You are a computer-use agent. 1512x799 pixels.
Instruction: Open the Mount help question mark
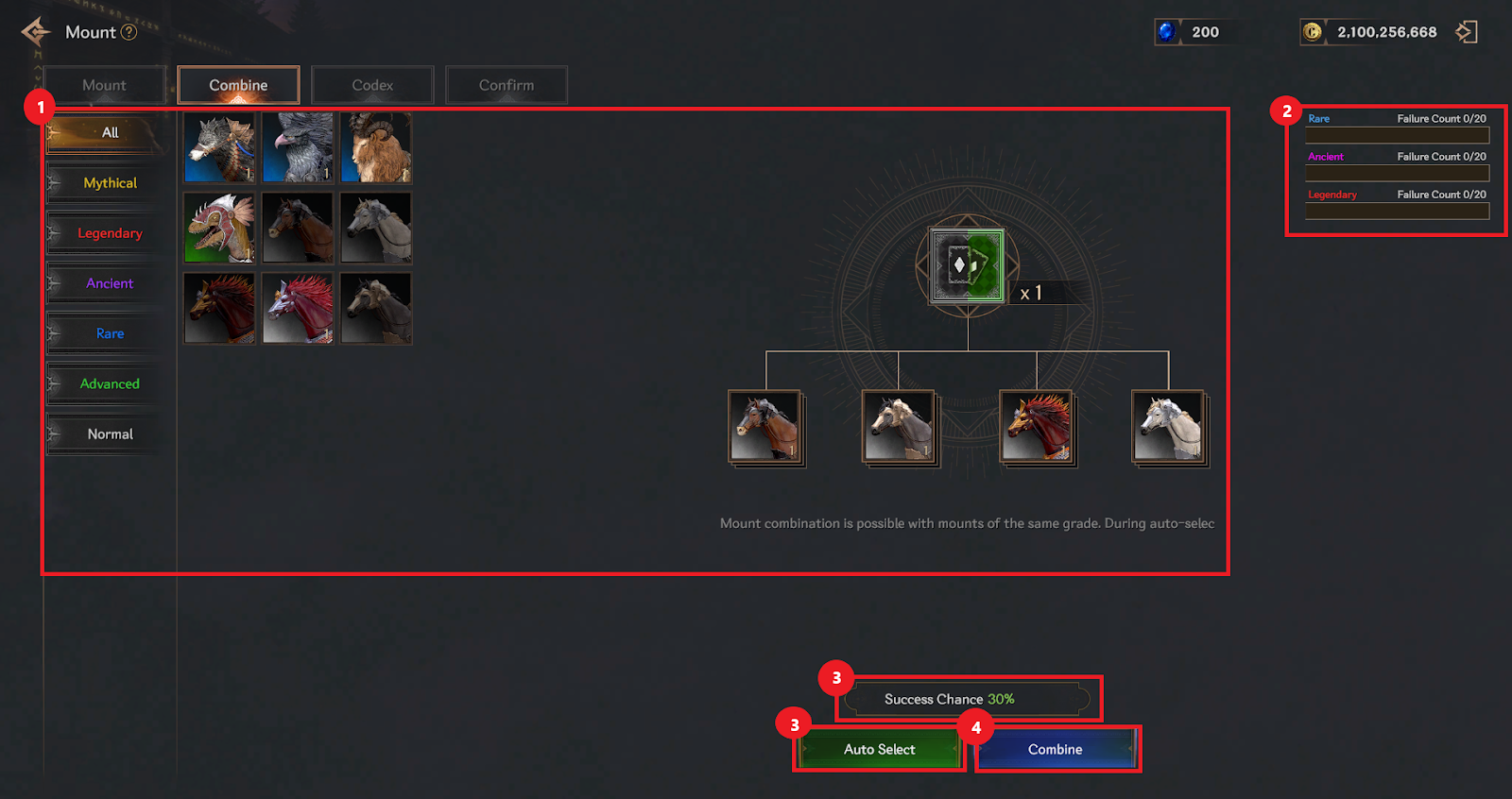tap(129, 32)
